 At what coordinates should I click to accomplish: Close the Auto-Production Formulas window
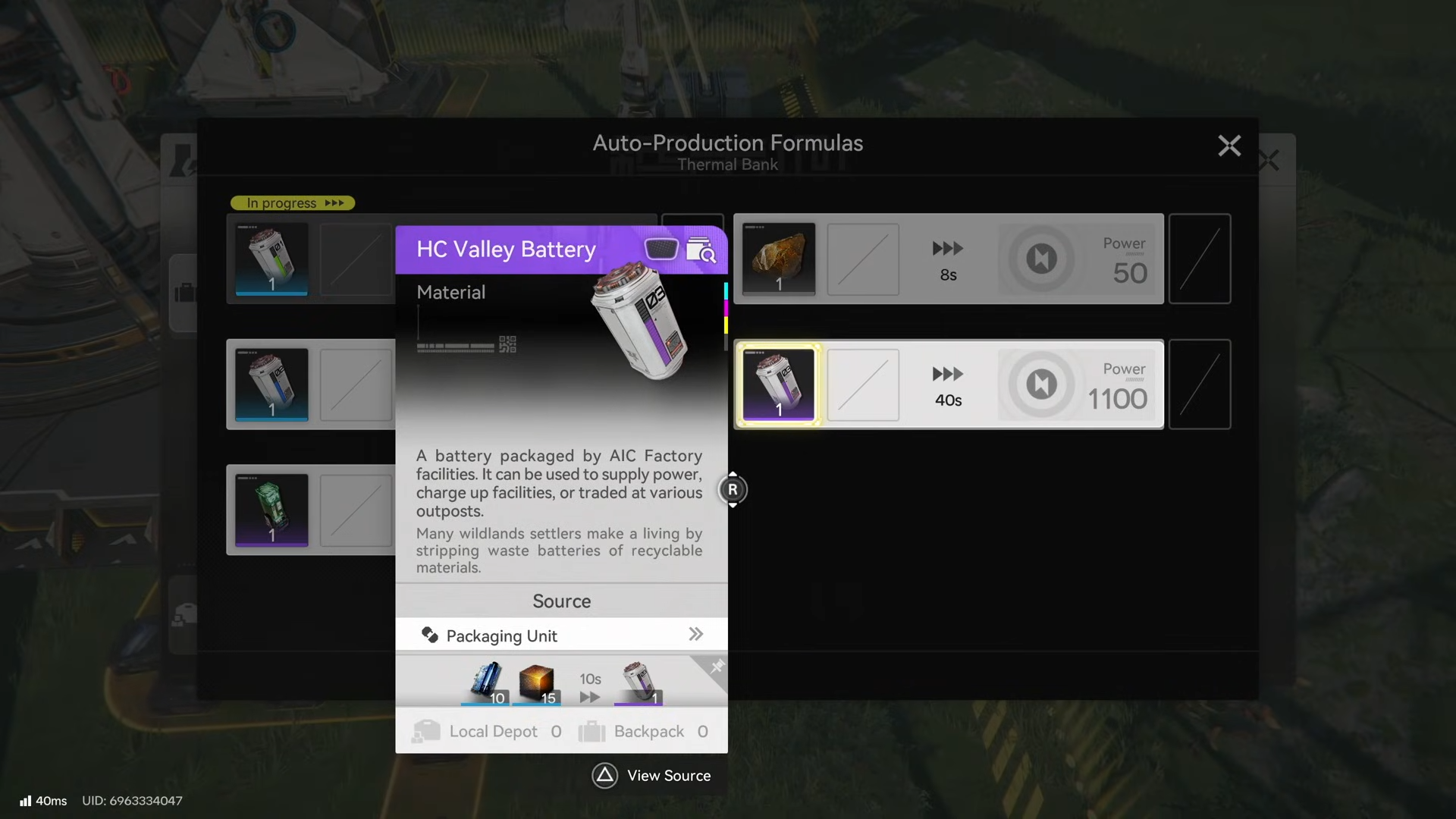[1228, 146]
